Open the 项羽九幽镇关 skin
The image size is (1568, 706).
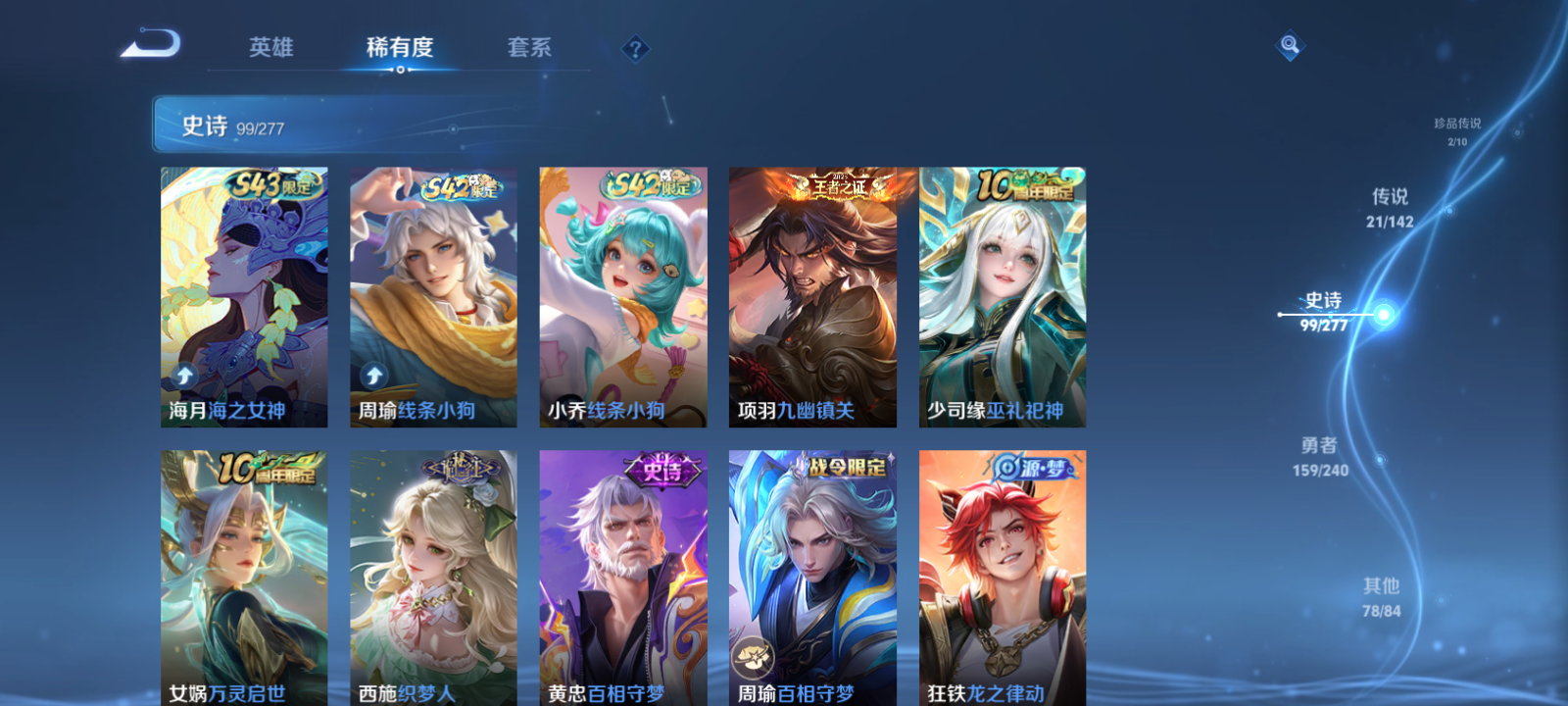click(813, 294)
